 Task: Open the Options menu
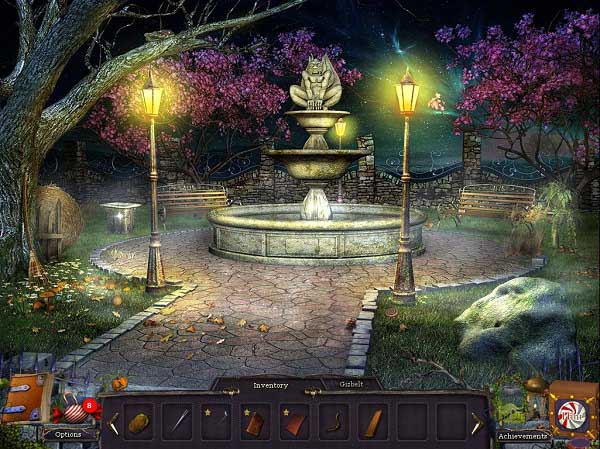point(69,435)
